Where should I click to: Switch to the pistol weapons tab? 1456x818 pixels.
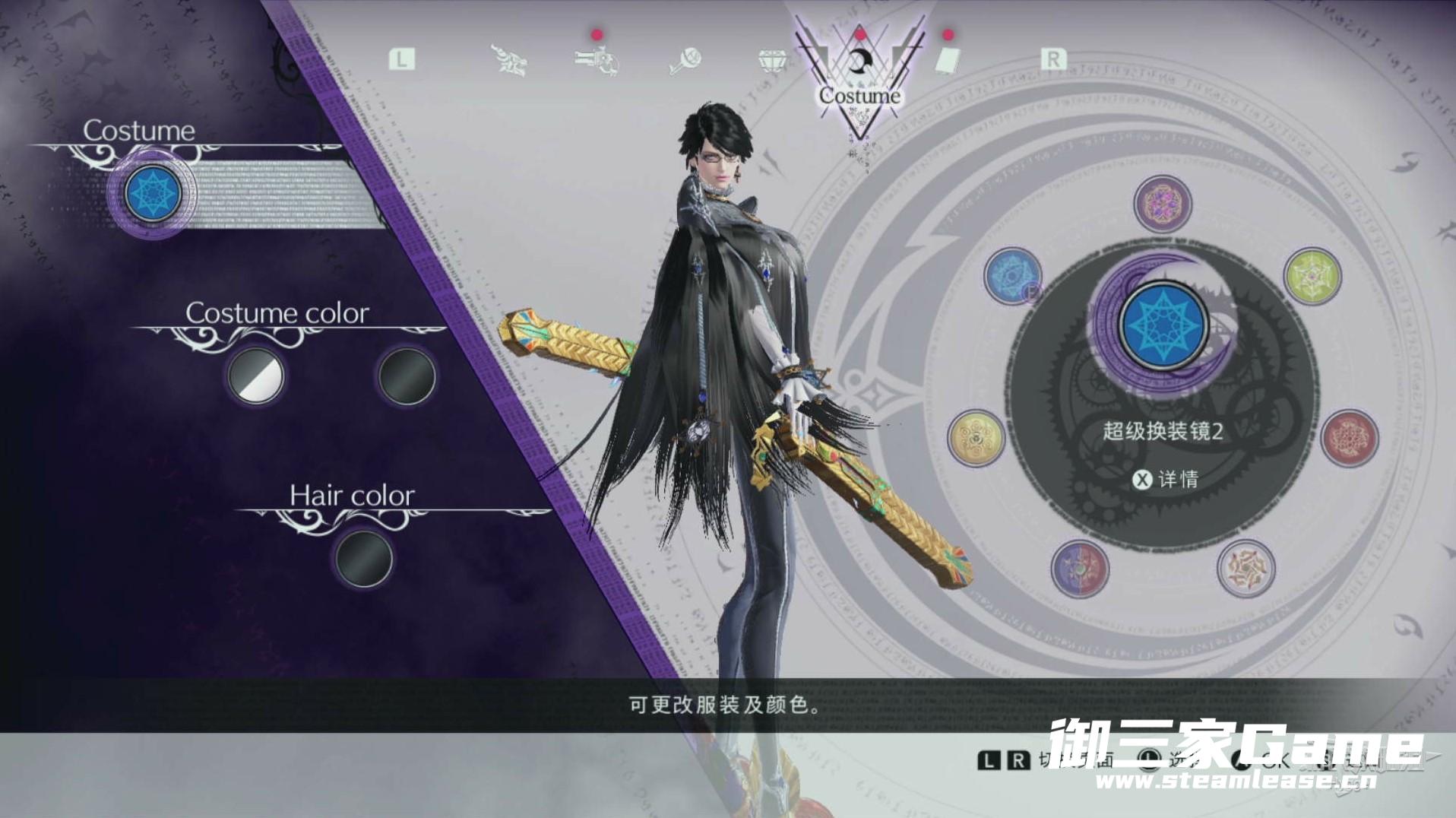click(x=597, y=59)
